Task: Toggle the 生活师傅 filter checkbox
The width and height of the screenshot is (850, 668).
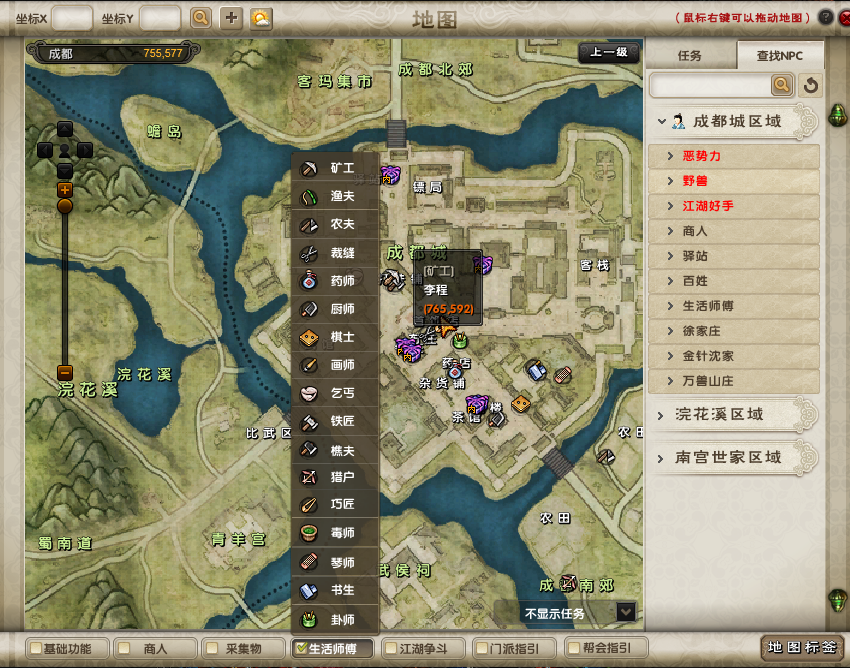Action: tap(301, 649)
